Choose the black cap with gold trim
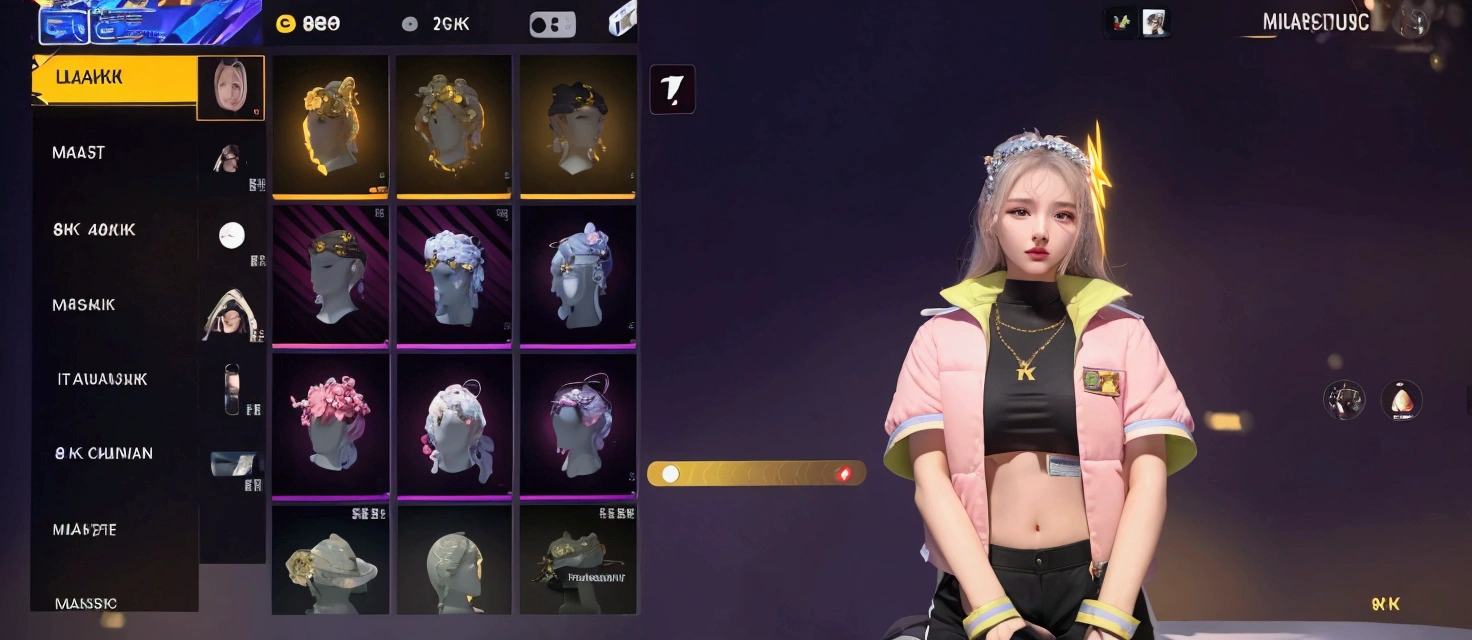The image size is (1472, 640). click(x=577, y=125)
